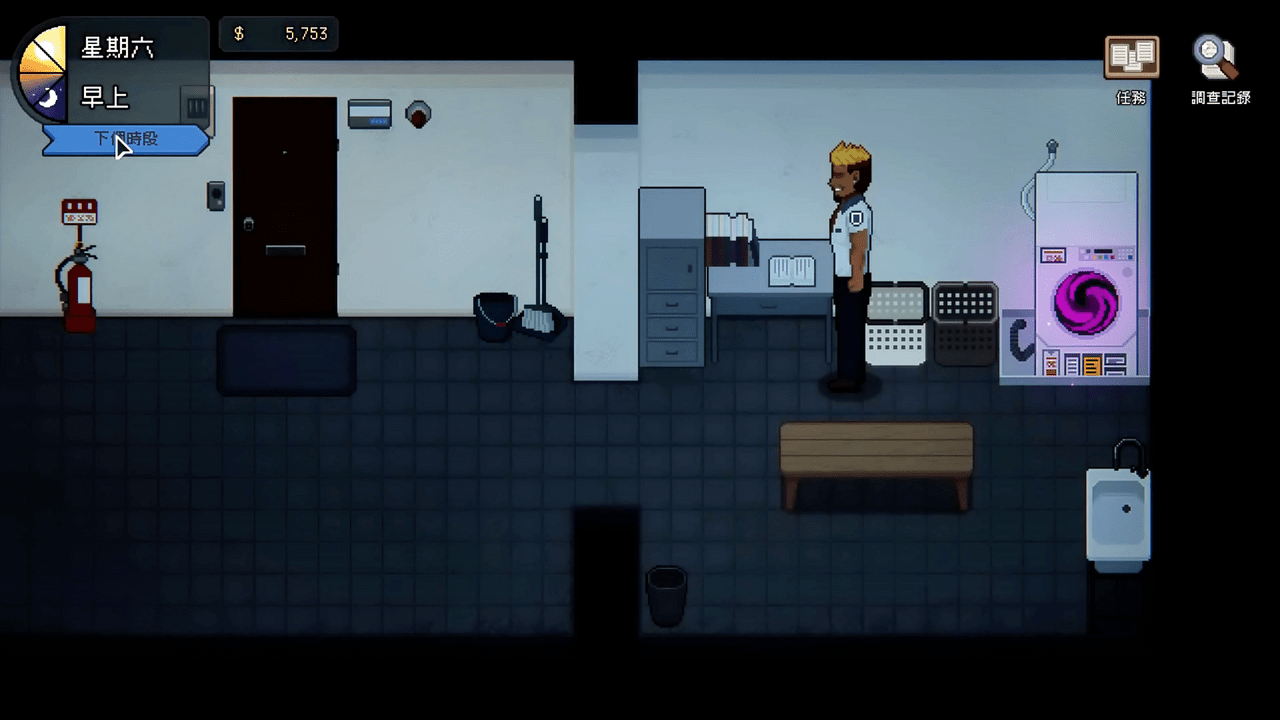The image size is (1280, 720).
Task: Click the open book on the desk
Action: click(790, 270)
